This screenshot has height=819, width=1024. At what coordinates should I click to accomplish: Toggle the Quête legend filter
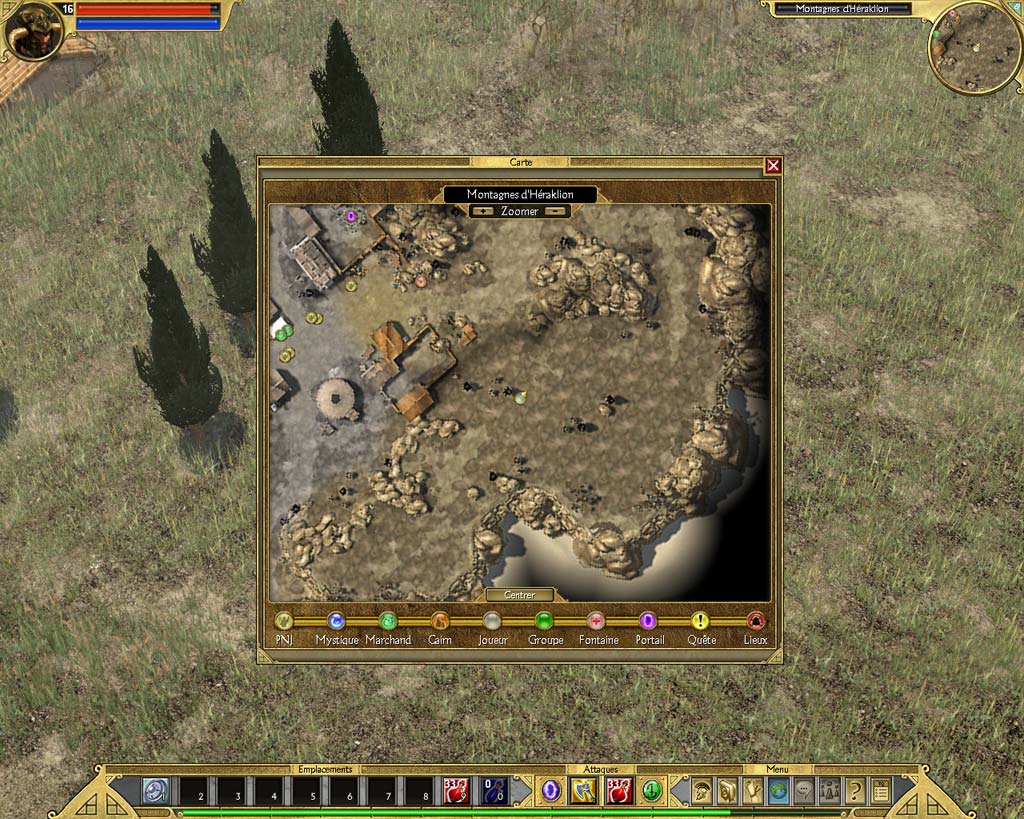(700, 621)
